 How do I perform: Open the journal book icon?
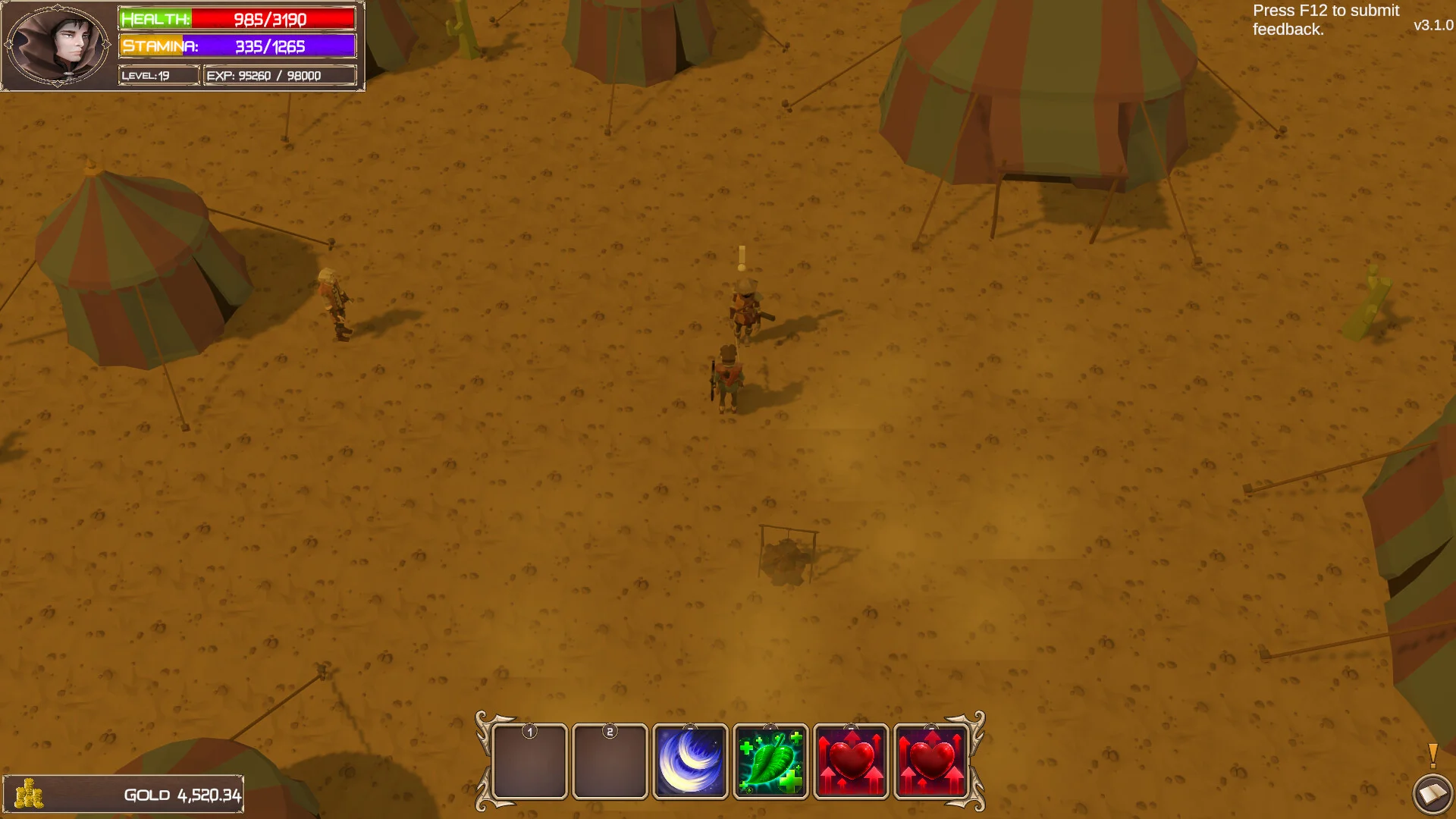tap(1432, 794)
